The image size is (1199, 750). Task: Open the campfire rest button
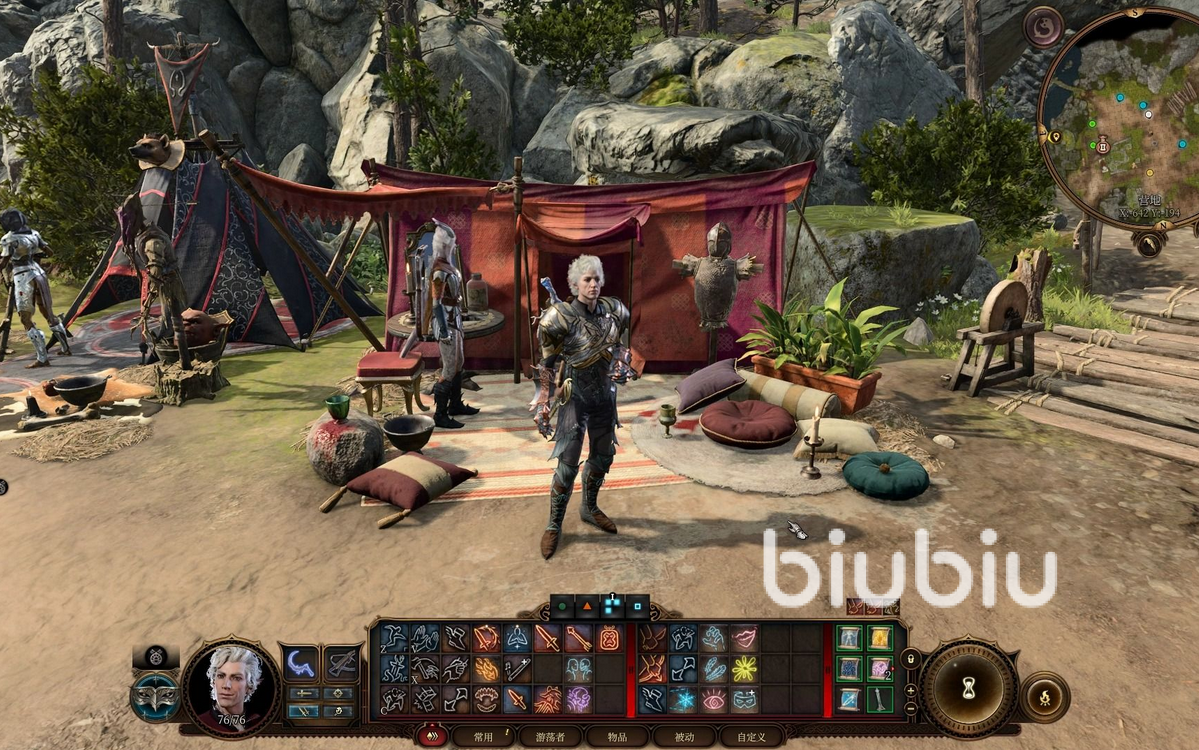[1045, 697]
